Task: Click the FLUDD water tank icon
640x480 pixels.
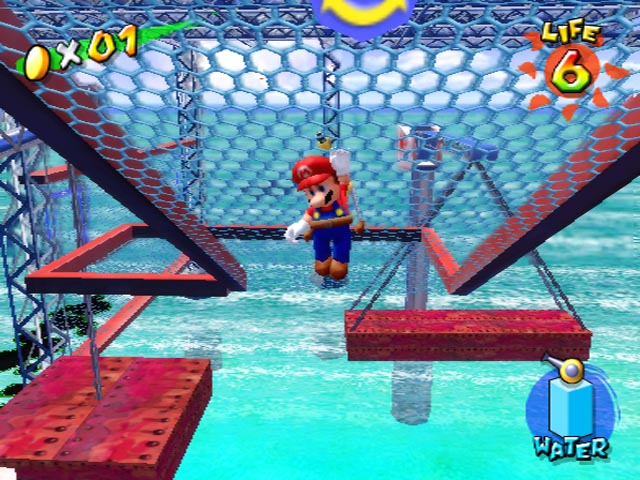Action: [x=570, y=404]
